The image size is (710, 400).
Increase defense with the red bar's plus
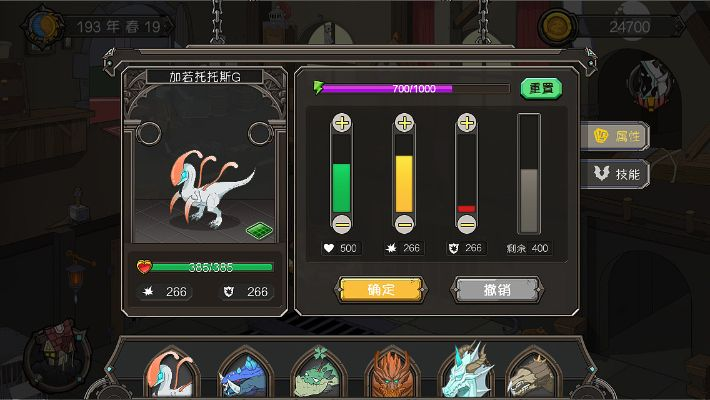pos(466,123)
